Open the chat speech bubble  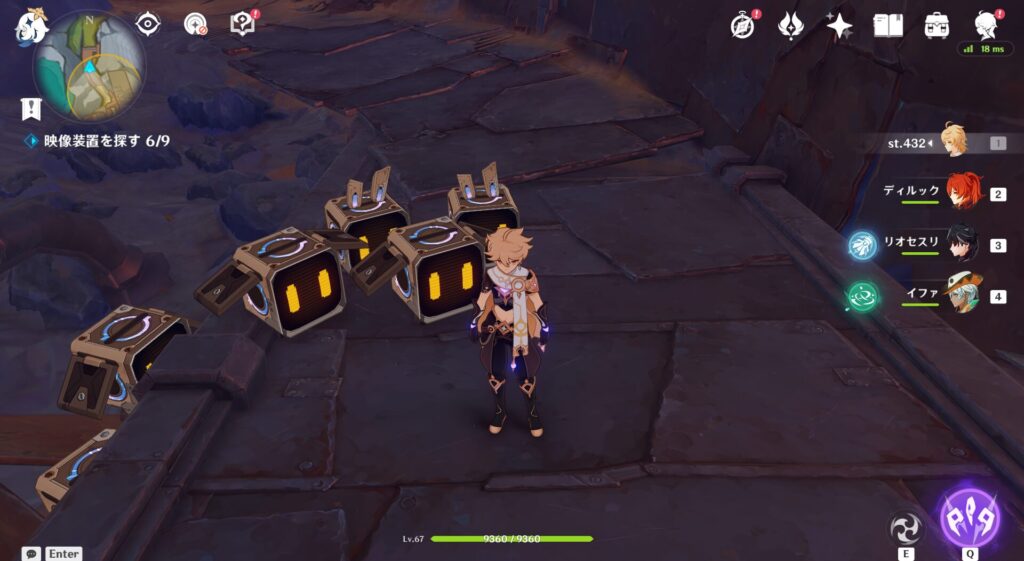point(32,553)
